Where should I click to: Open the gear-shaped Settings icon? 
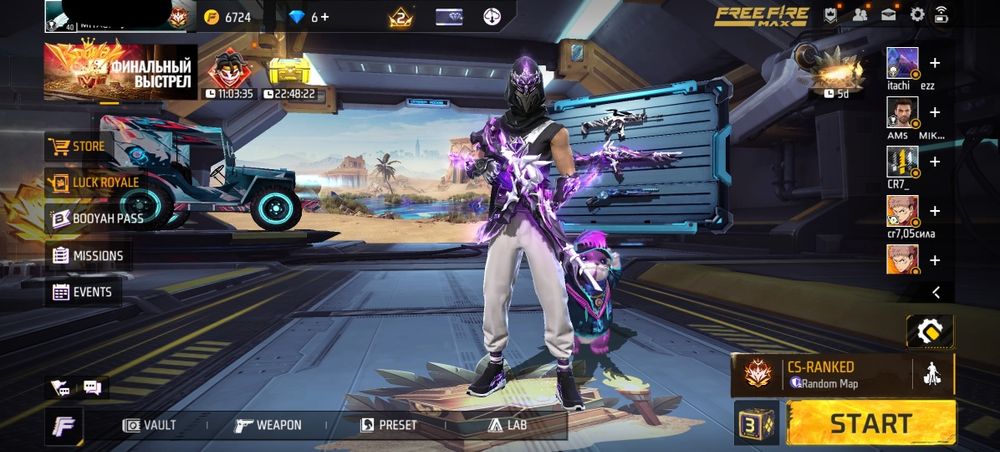pyautogui.click(x=917, y=15)
